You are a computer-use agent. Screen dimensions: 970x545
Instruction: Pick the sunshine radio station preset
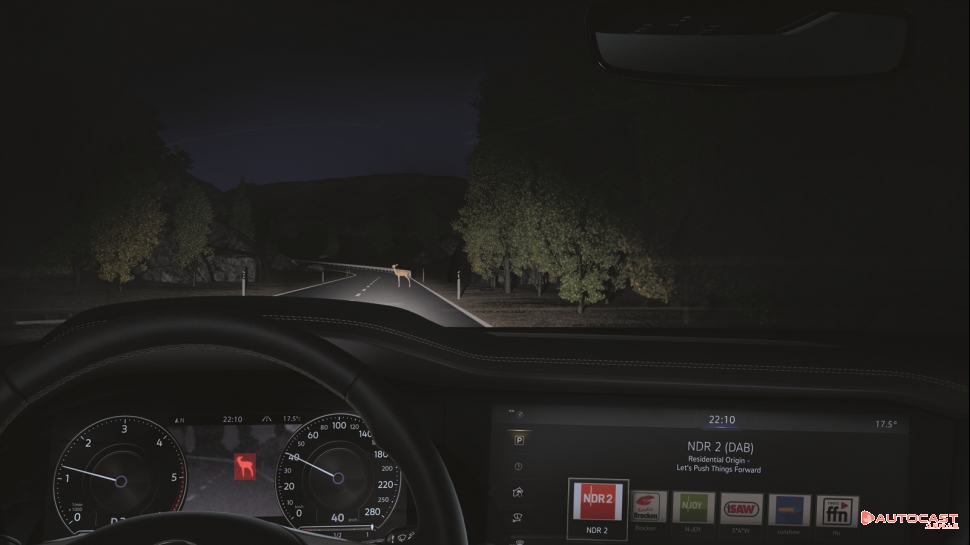pyautogui.click(x=789, y=510)
